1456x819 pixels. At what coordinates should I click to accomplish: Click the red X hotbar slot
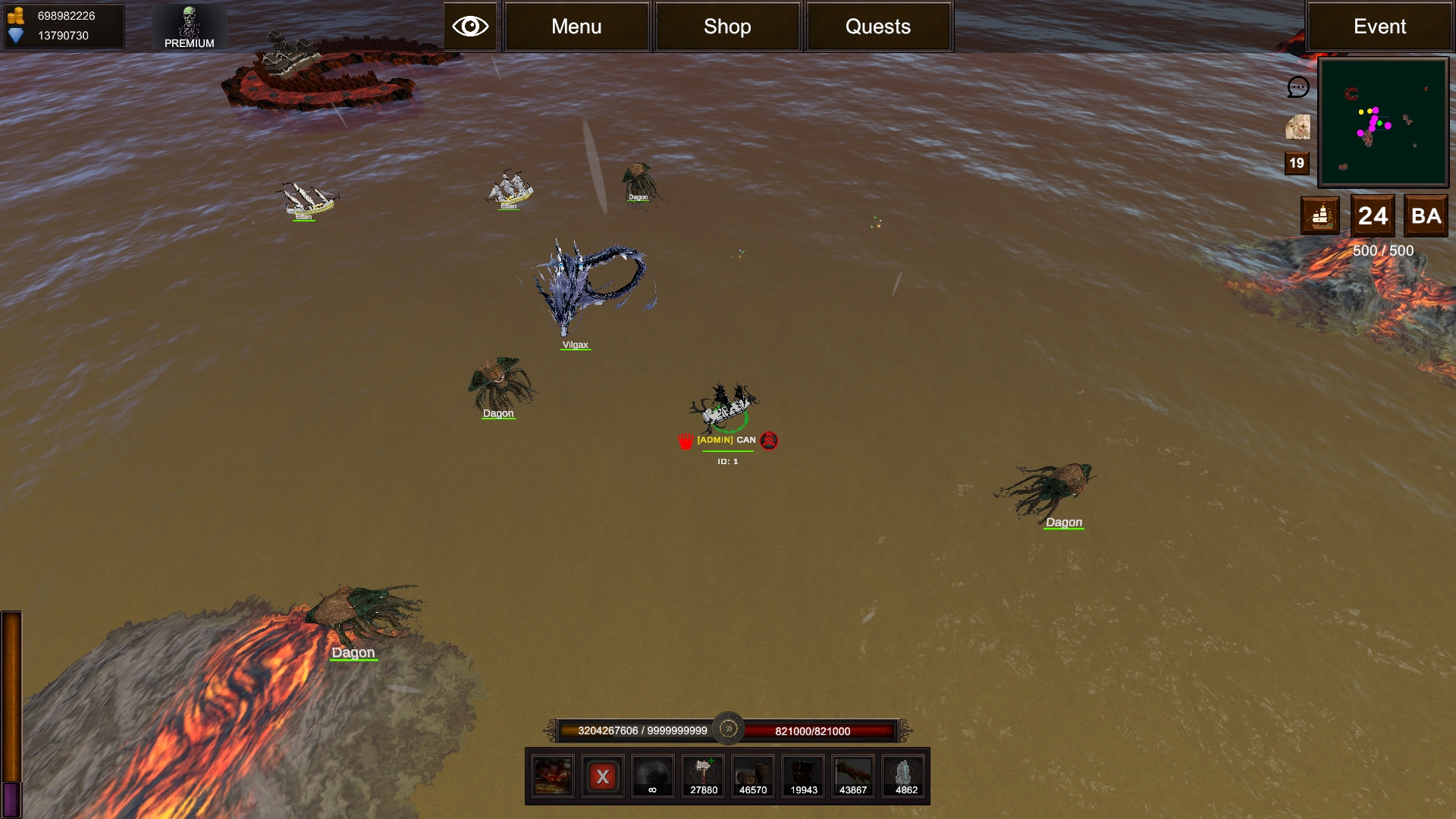603,776
